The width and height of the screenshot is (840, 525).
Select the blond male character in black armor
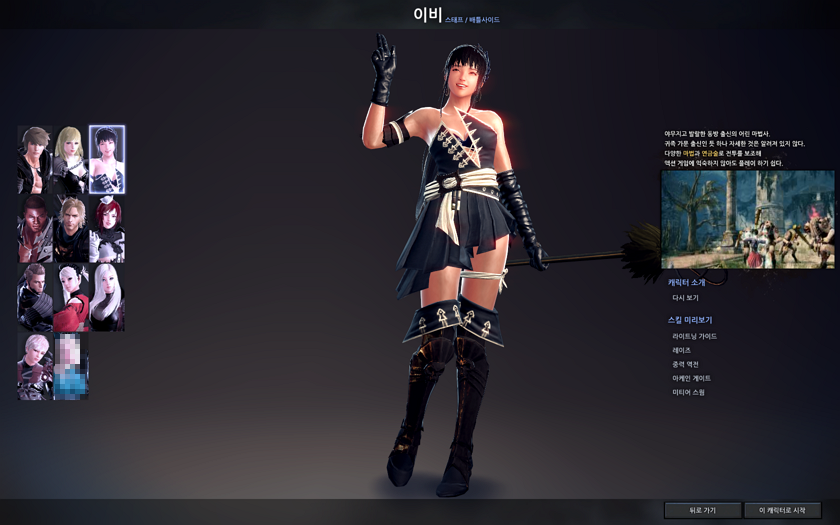(70, 229)
